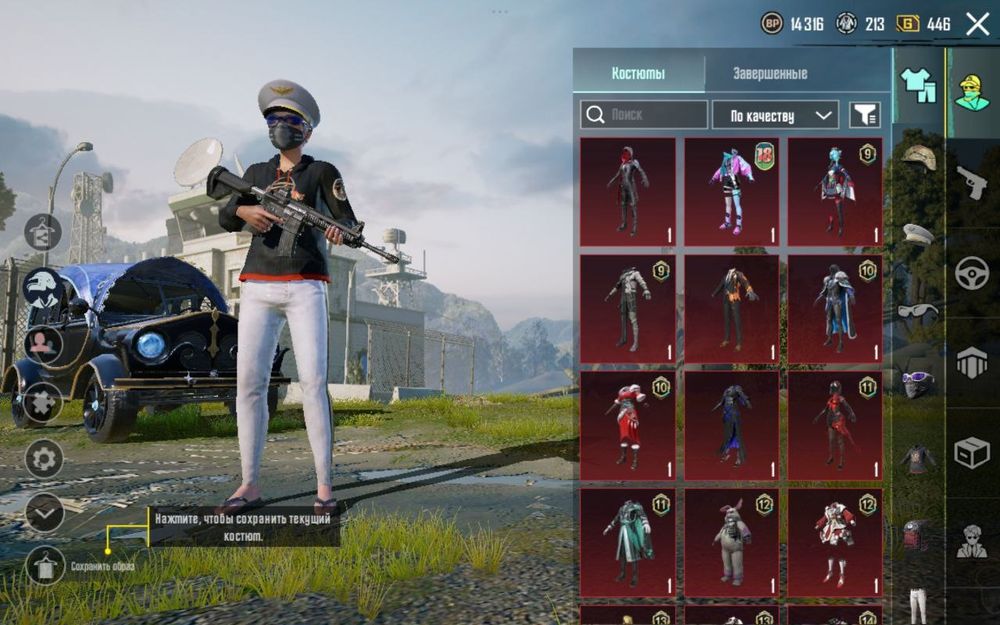Open the filter options button
This screenshot has width=1000, height=625.
pos(865,115)
